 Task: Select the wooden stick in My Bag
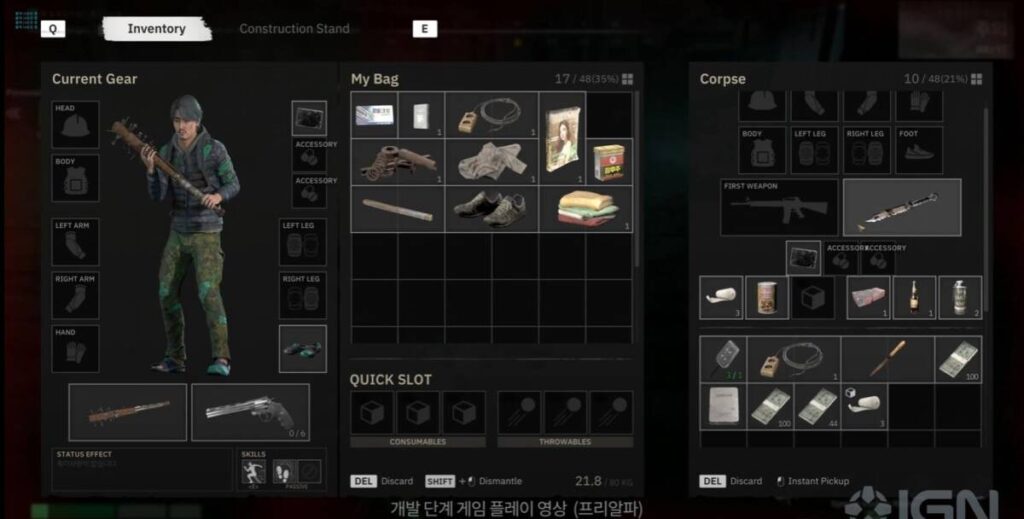tap(397, 208)
